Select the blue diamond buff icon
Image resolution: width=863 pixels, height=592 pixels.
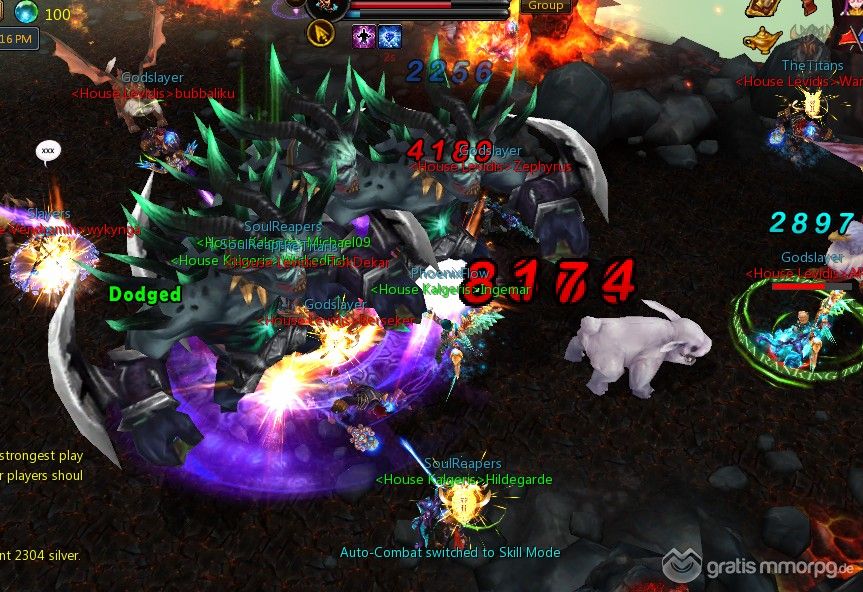pos(389,36)
